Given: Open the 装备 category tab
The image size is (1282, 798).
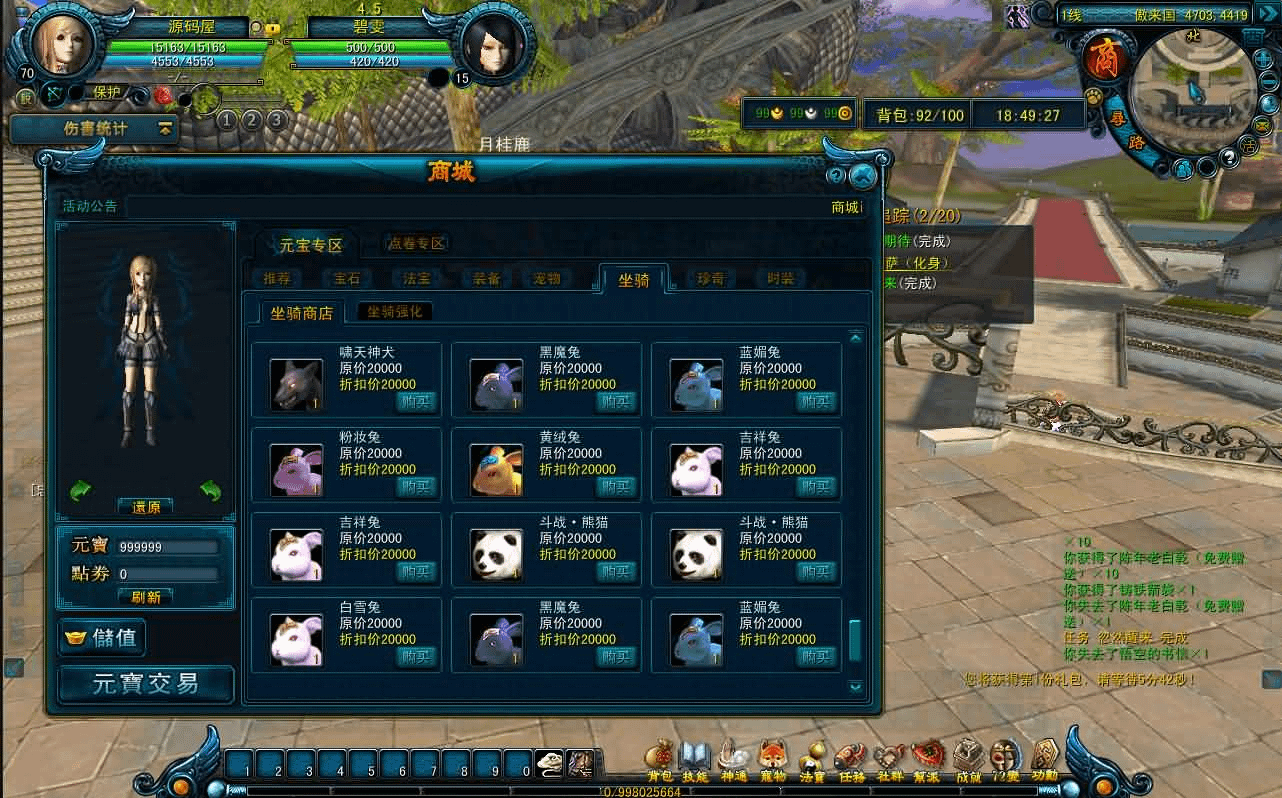Looking at the screenshot, I should pos(487,279).
